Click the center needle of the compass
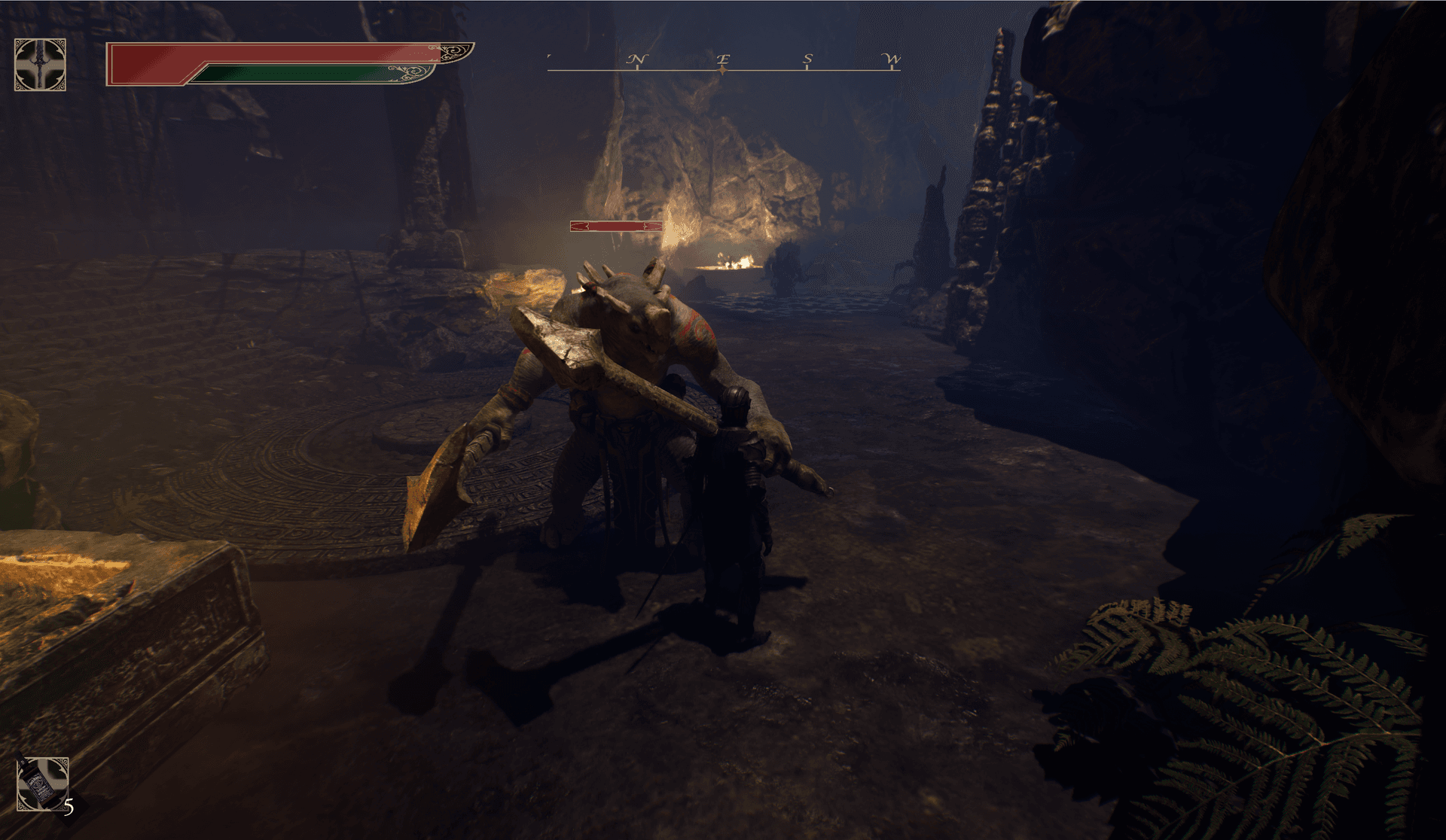Screen dimensions: 1446x840 [723, 70]
